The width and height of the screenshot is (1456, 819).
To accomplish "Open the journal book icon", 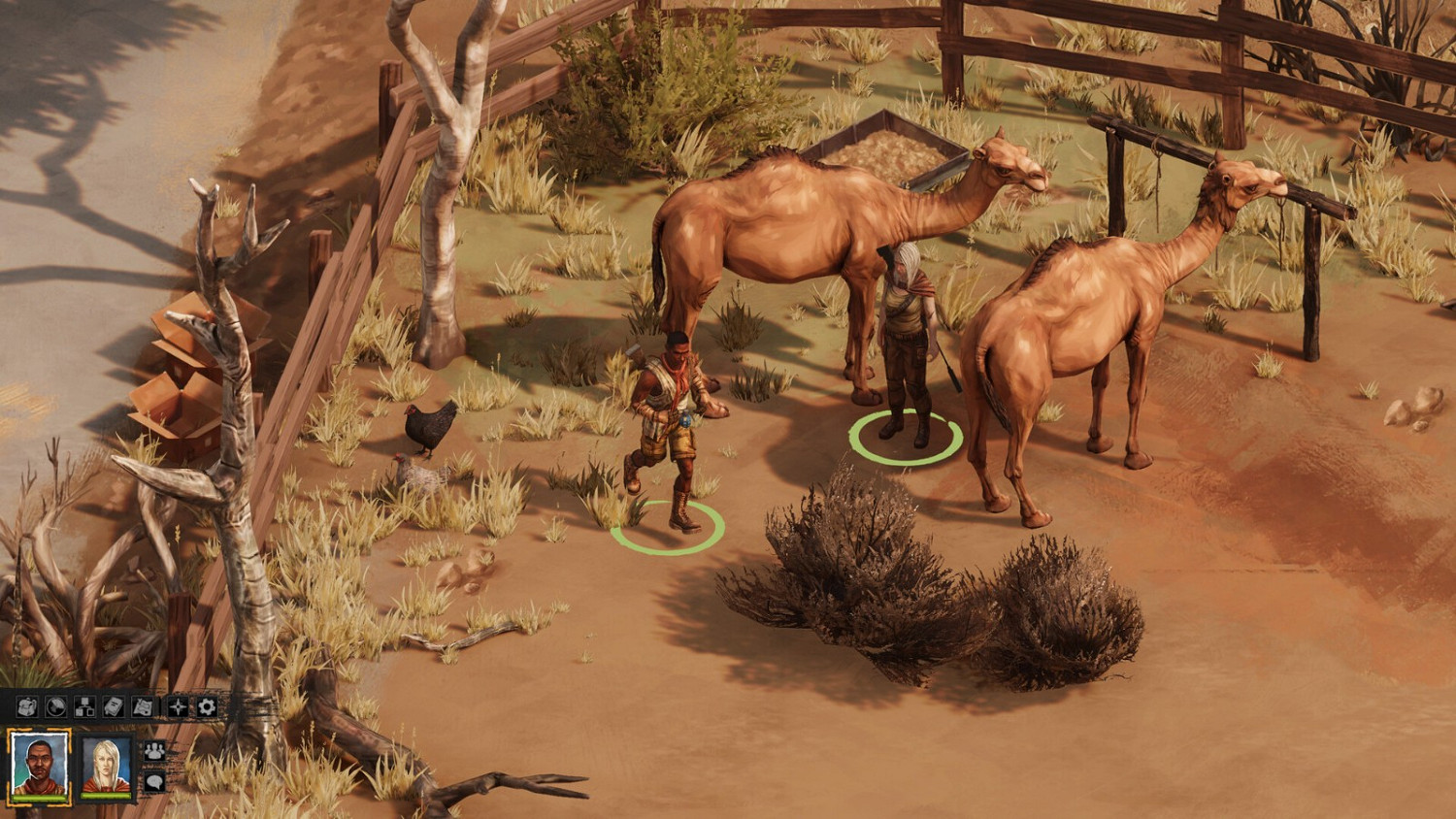I will 113,706.
